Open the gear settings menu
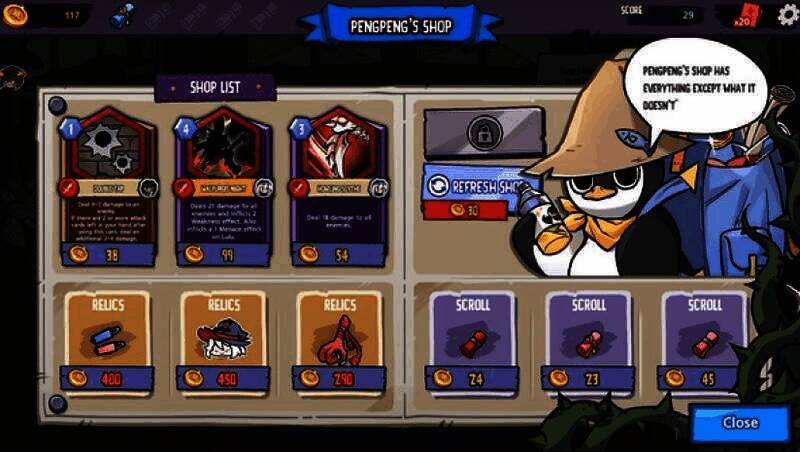800x452 pixels. (x=787, y=15)
